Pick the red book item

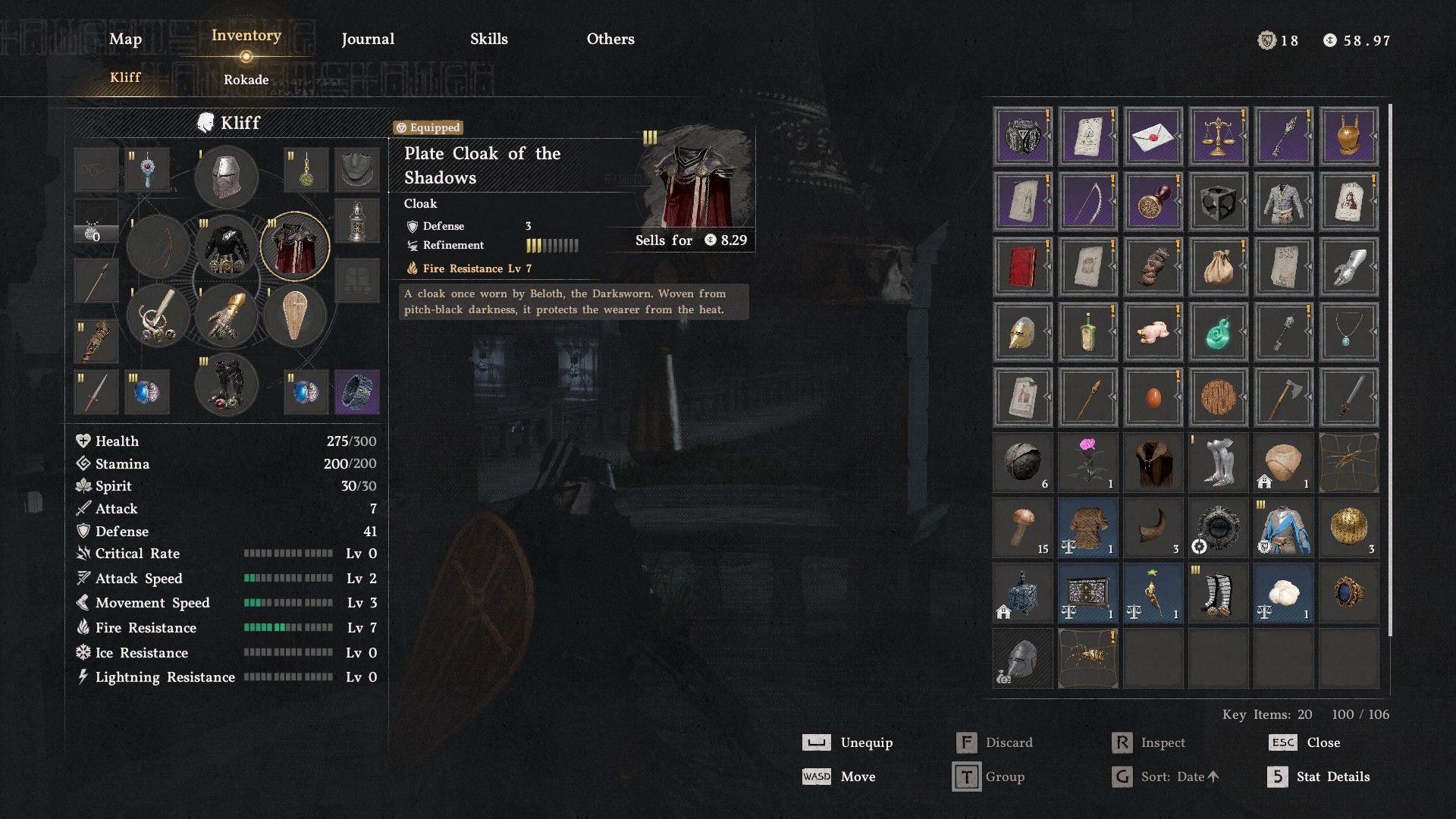(x=1022, y=267)
